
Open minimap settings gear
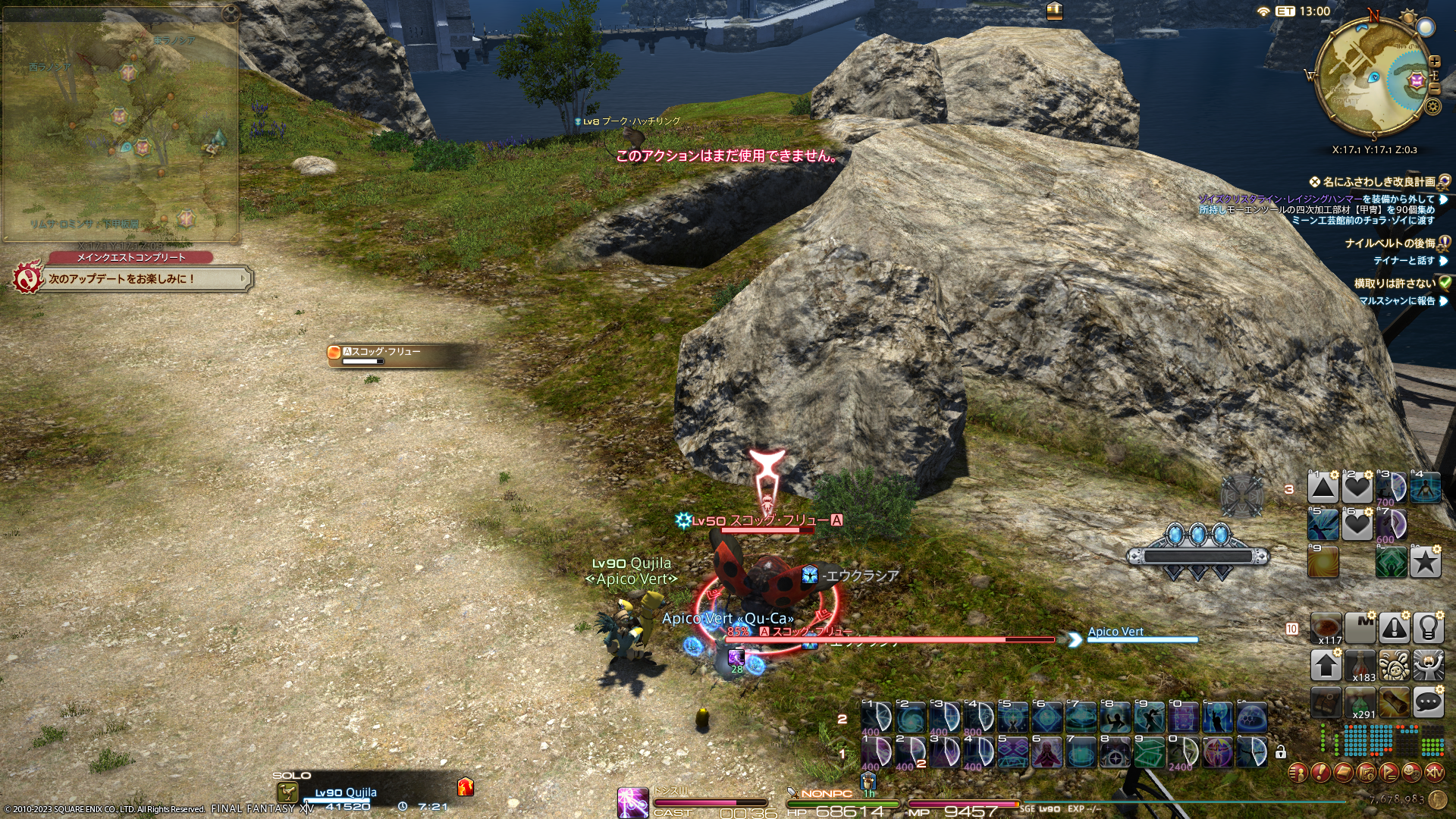1432,106
